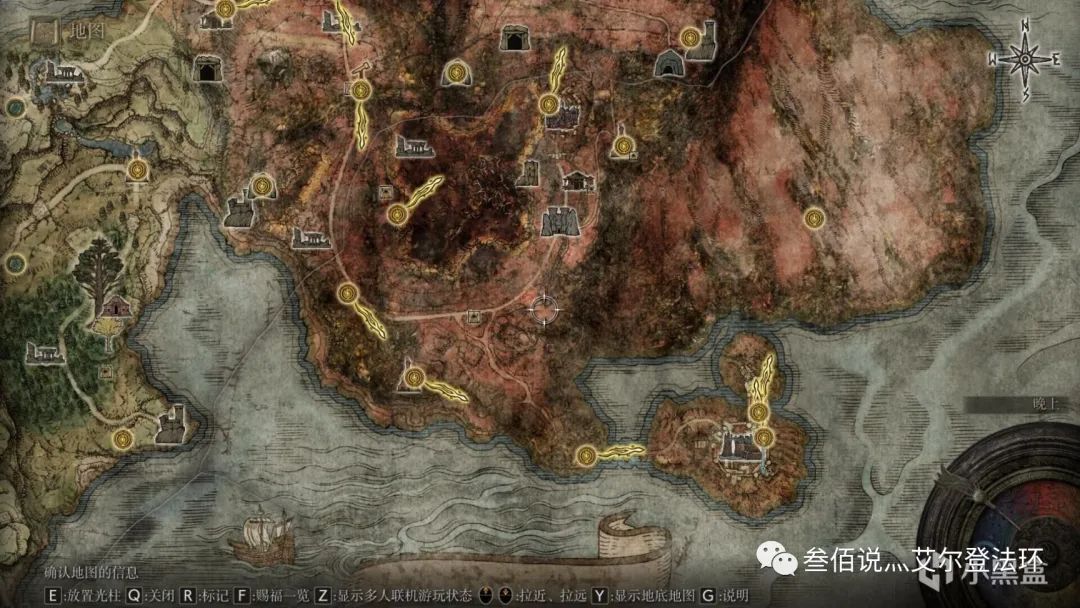Choose the grace marker beside the peninsula fort
This screenshot has width=1080, height=608.
123,438
